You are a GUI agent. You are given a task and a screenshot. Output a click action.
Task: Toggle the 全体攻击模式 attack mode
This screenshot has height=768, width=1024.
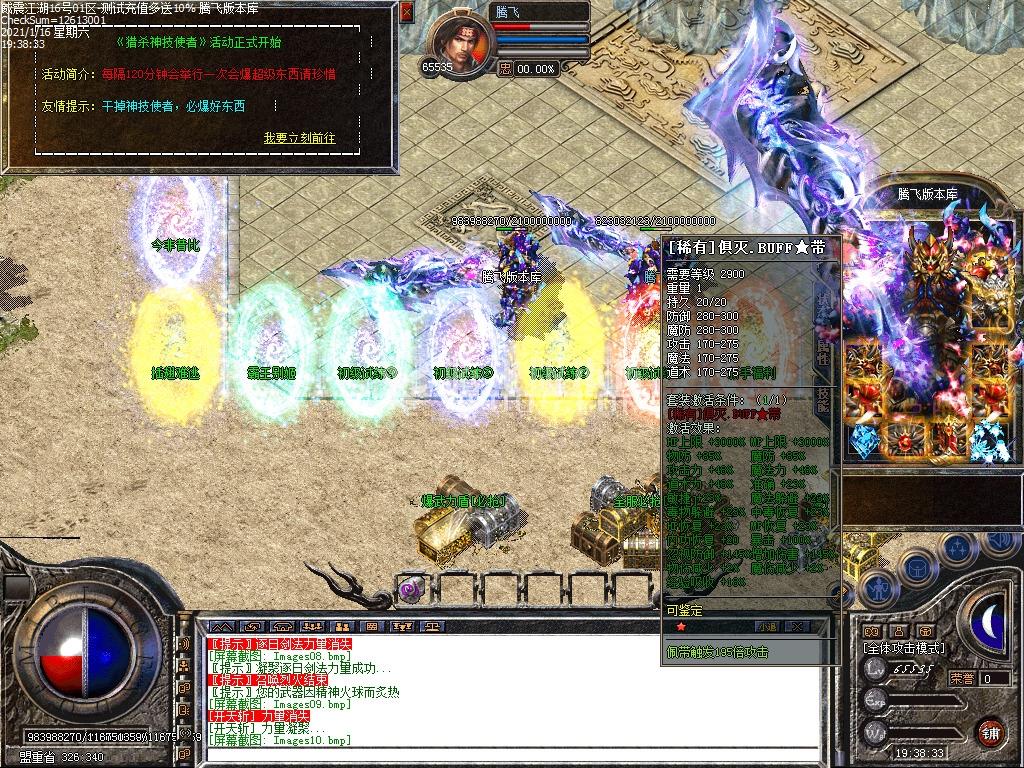pyautogui.click(x=904, y=648)
